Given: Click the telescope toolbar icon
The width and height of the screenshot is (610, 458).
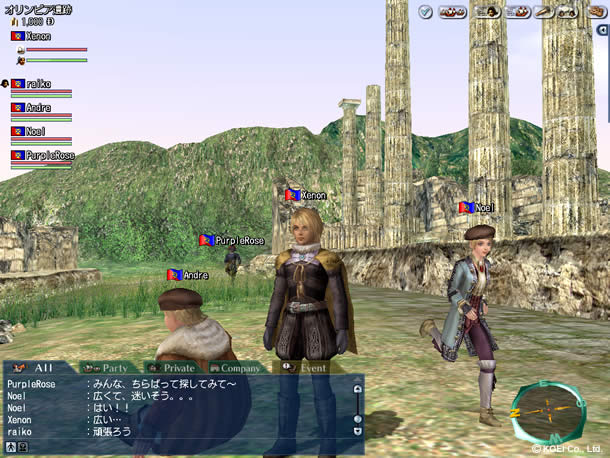Looking at the screenshot, I should [544, 12].
